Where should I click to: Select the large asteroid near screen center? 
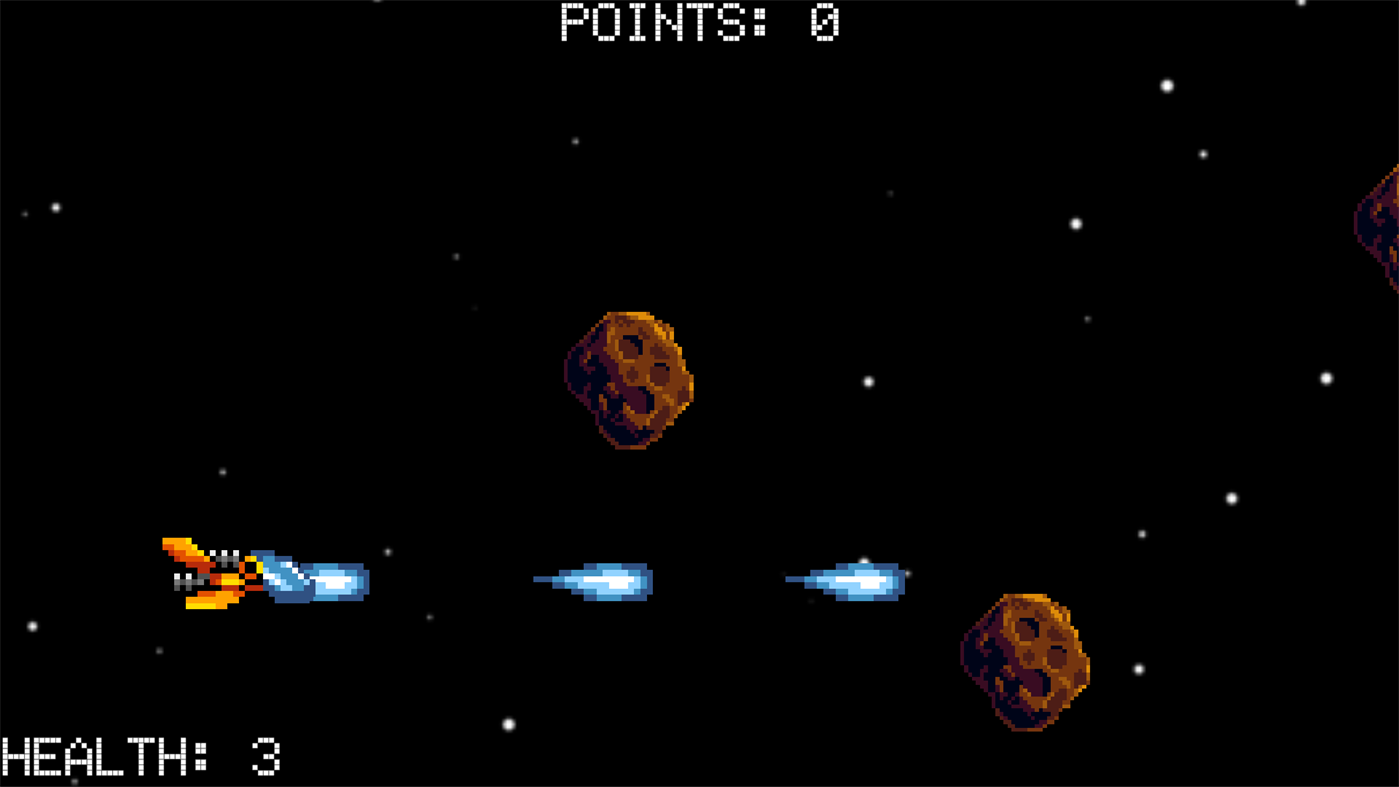[630, 380]
